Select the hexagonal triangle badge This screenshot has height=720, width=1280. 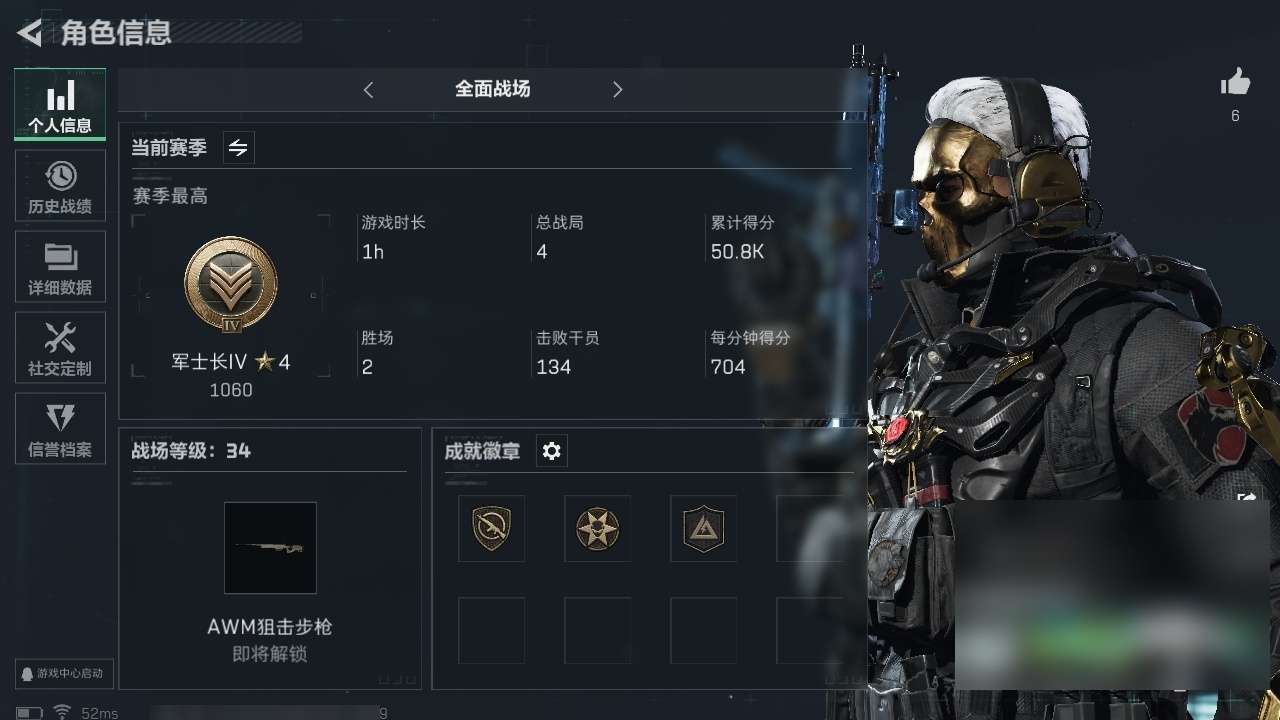pyautogui.click(x=703, y=528)
